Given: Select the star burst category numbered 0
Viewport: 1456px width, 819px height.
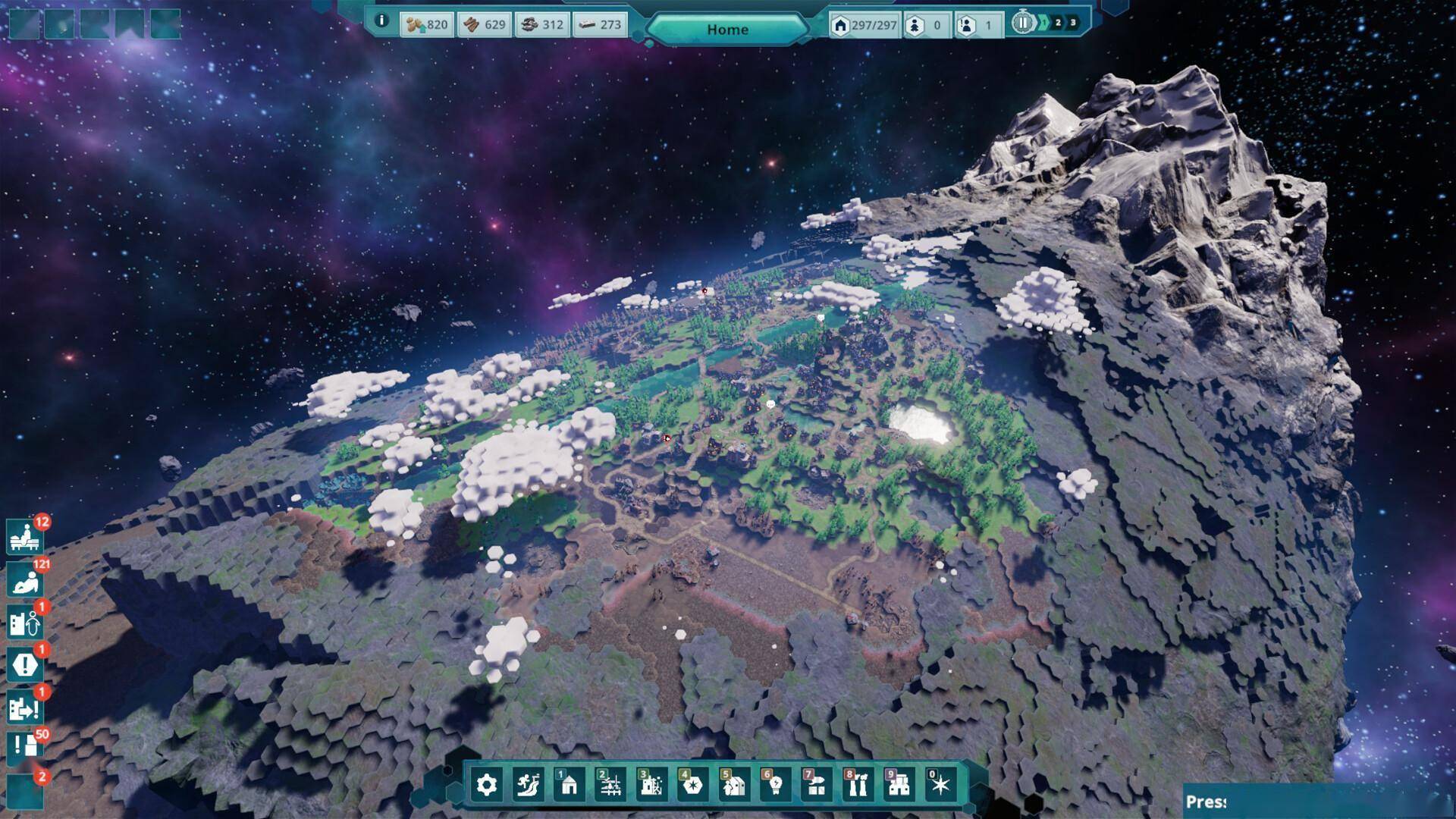Looking at the screenshot, I should [x=940, y=785].
